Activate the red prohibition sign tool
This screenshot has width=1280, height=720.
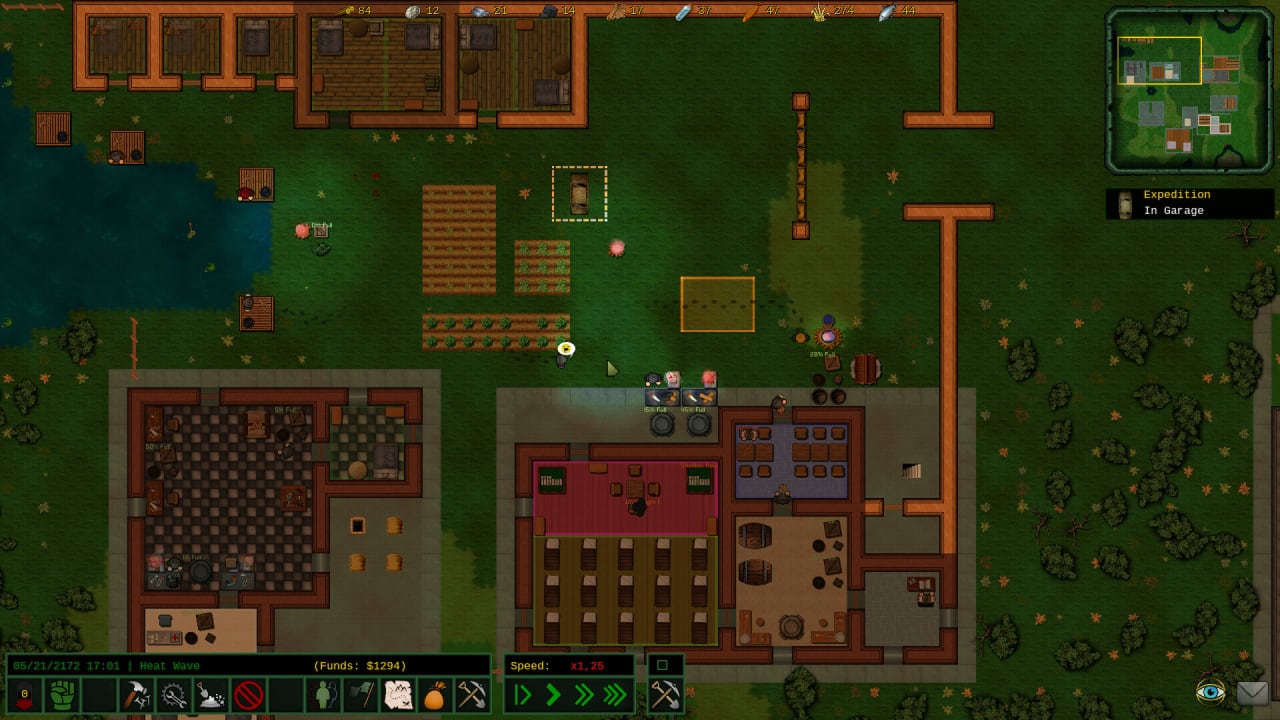[x=248, y=694]
